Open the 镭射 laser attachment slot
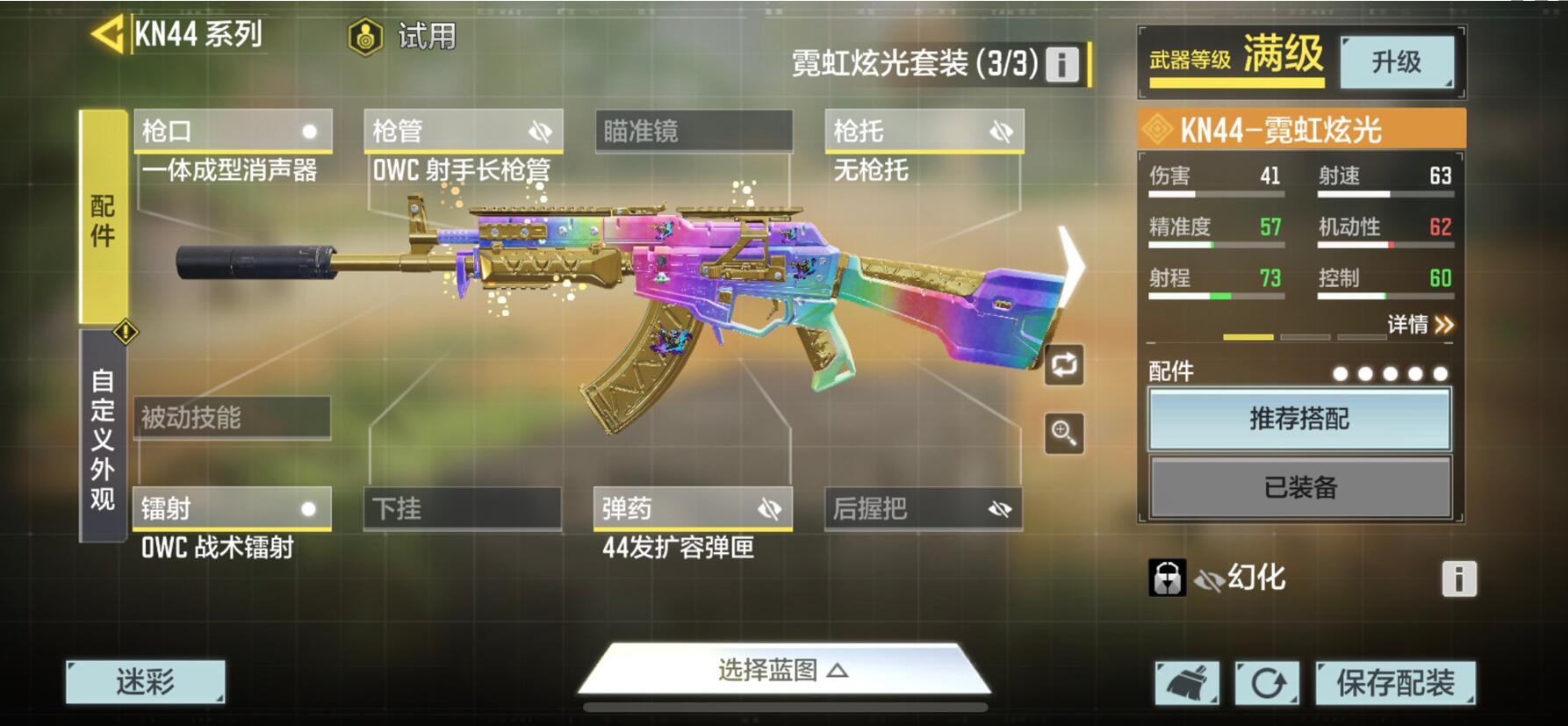Viewport: 1568px width, 726px height. tap(232, 509)
